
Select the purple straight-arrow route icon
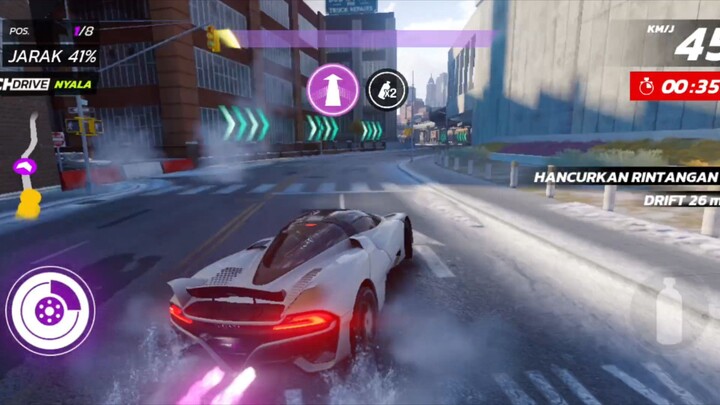333,90
